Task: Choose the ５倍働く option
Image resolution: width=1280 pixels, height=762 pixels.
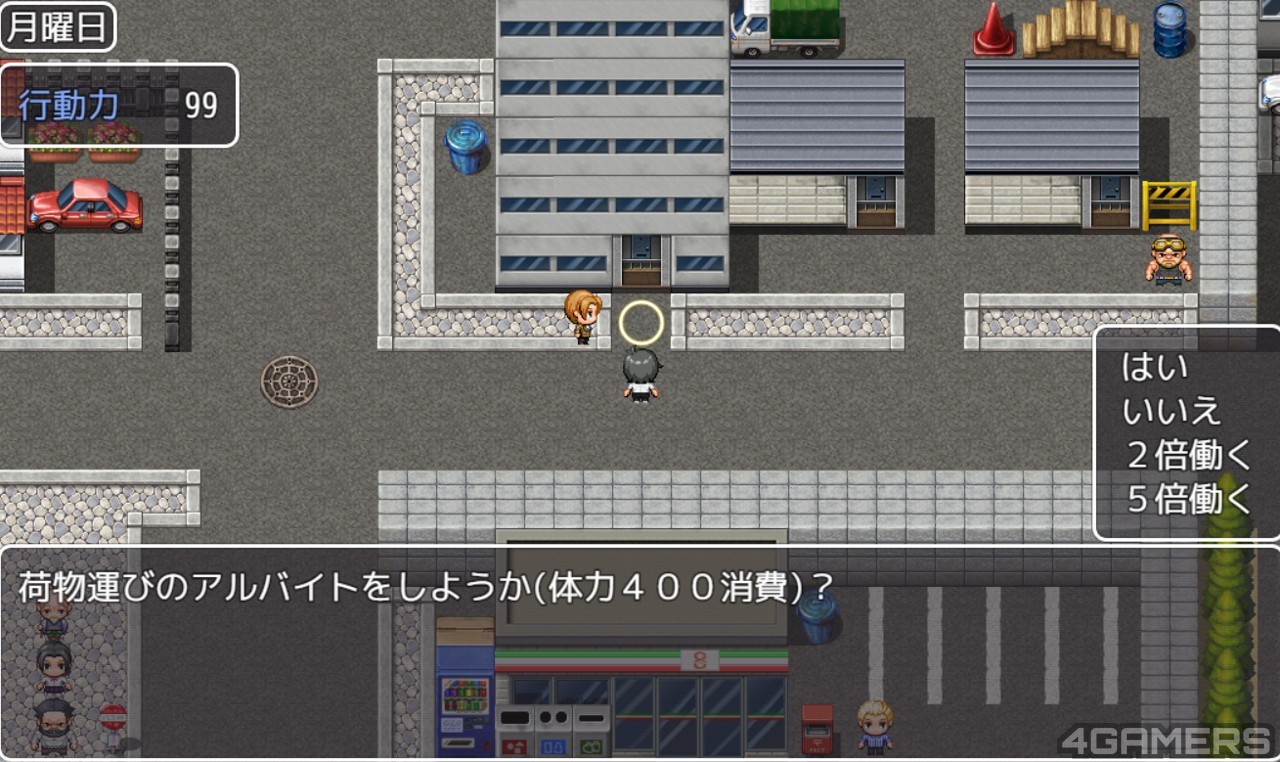Action: (1188, 500)
